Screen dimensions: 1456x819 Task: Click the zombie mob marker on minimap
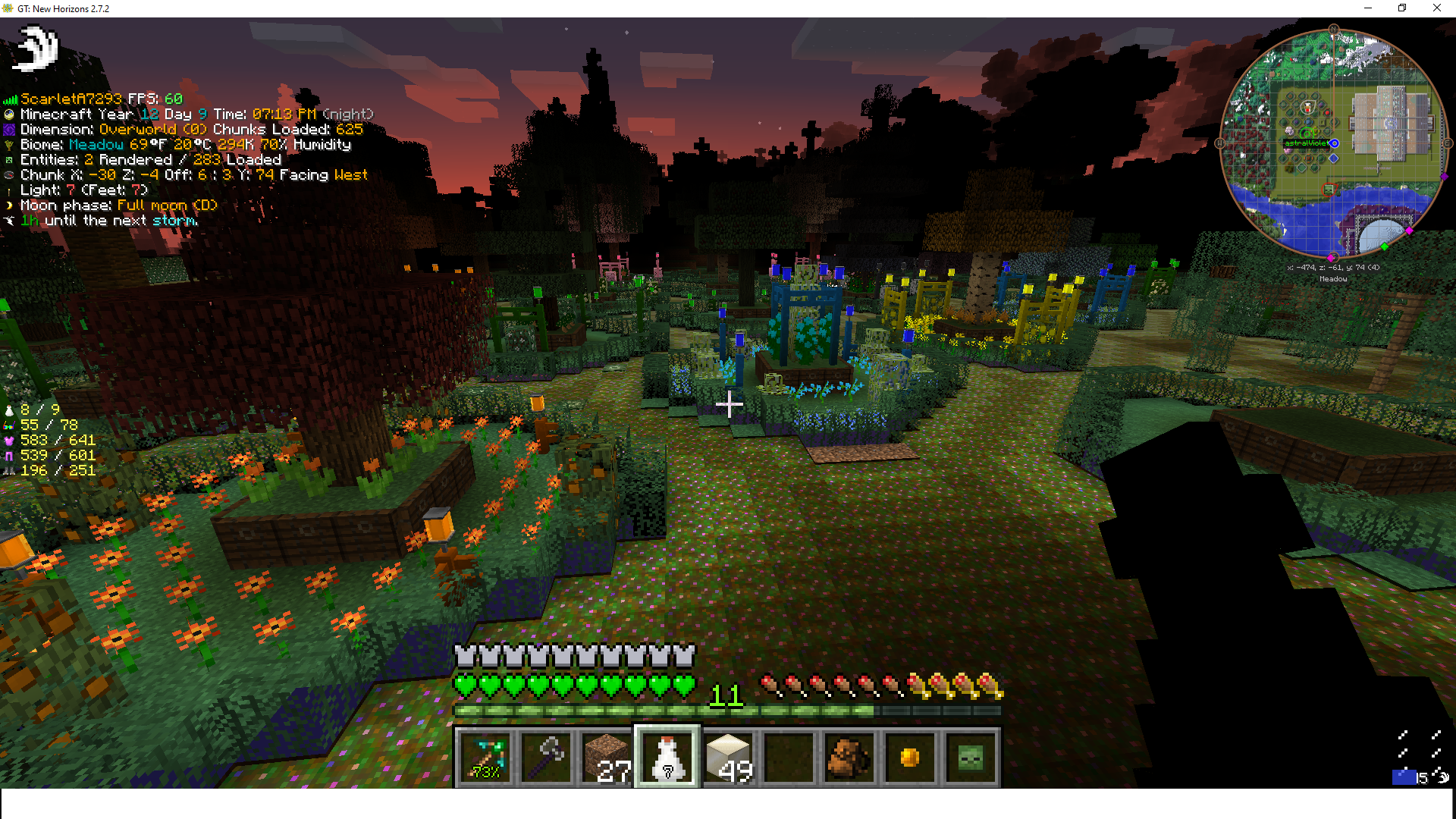[x=1328, y=190]
